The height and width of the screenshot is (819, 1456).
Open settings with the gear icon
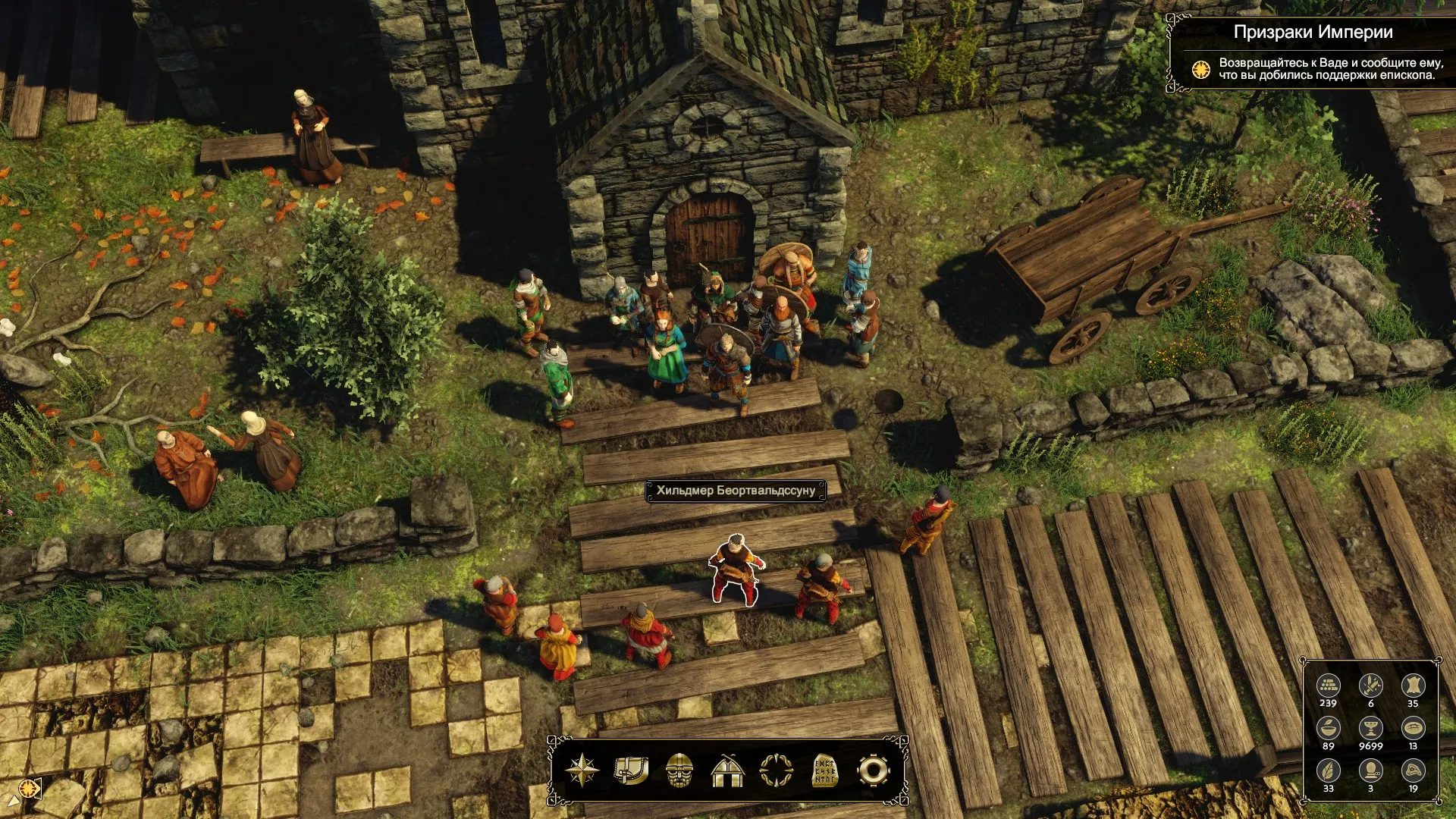873,770
